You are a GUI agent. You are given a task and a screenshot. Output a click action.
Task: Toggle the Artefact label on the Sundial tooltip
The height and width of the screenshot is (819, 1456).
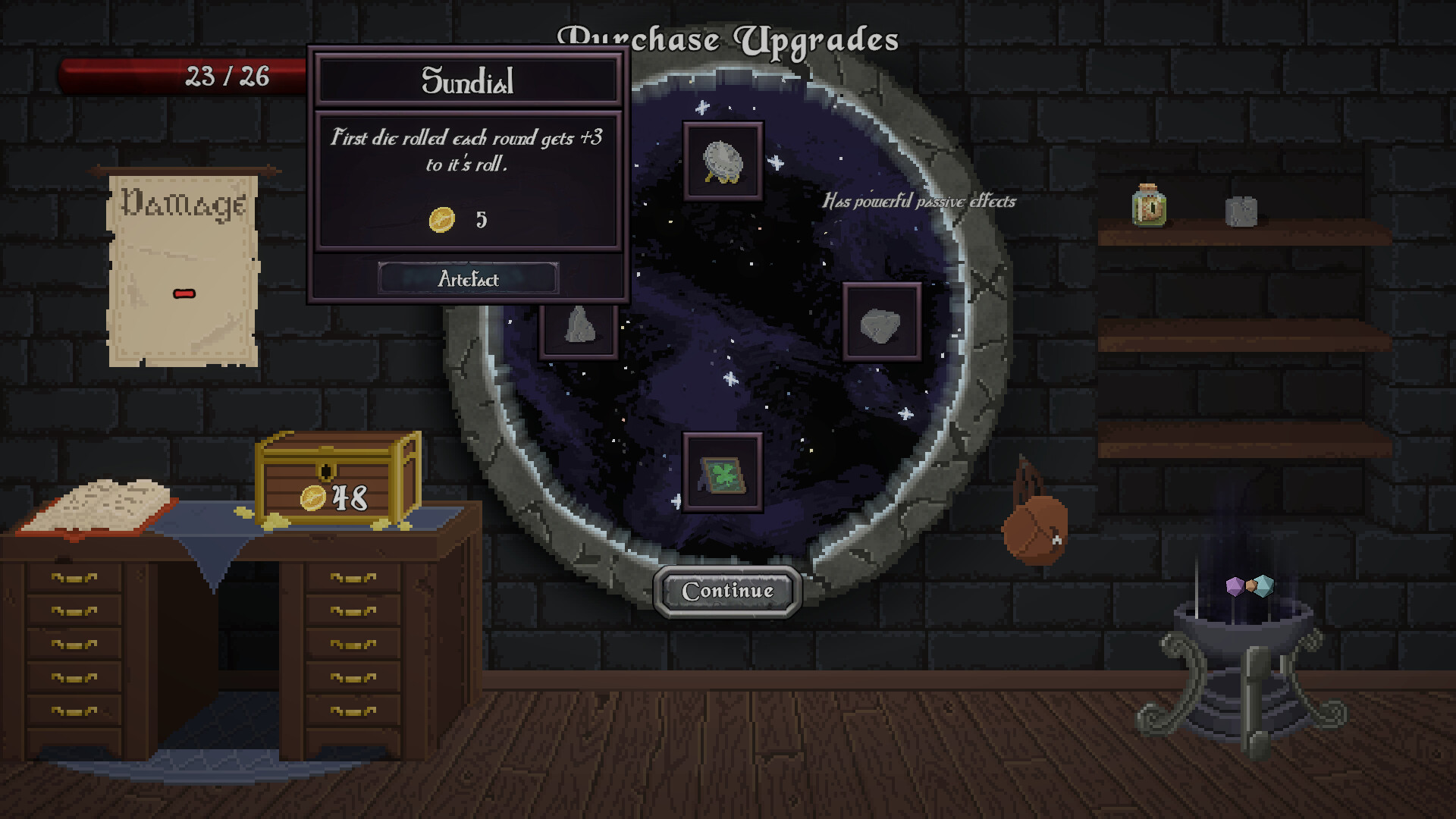(x=468, y=279)
